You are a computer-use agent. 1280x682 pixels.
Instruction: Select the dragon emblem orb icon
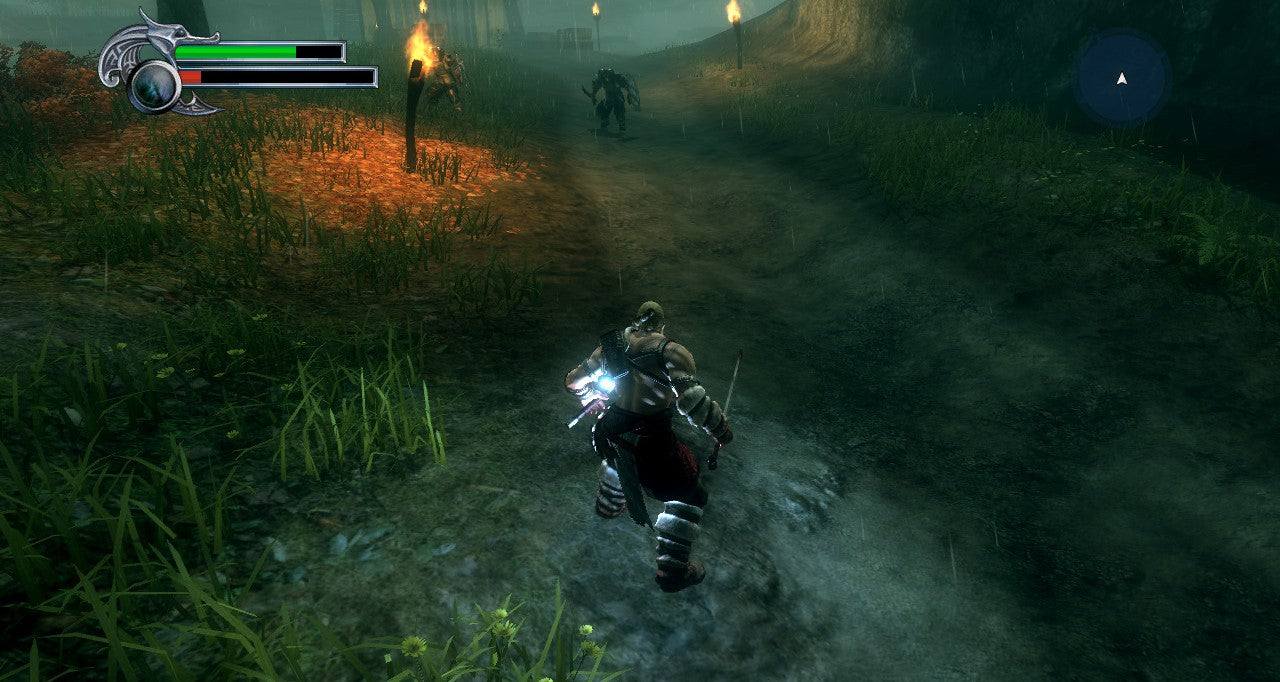pos(155,84)
